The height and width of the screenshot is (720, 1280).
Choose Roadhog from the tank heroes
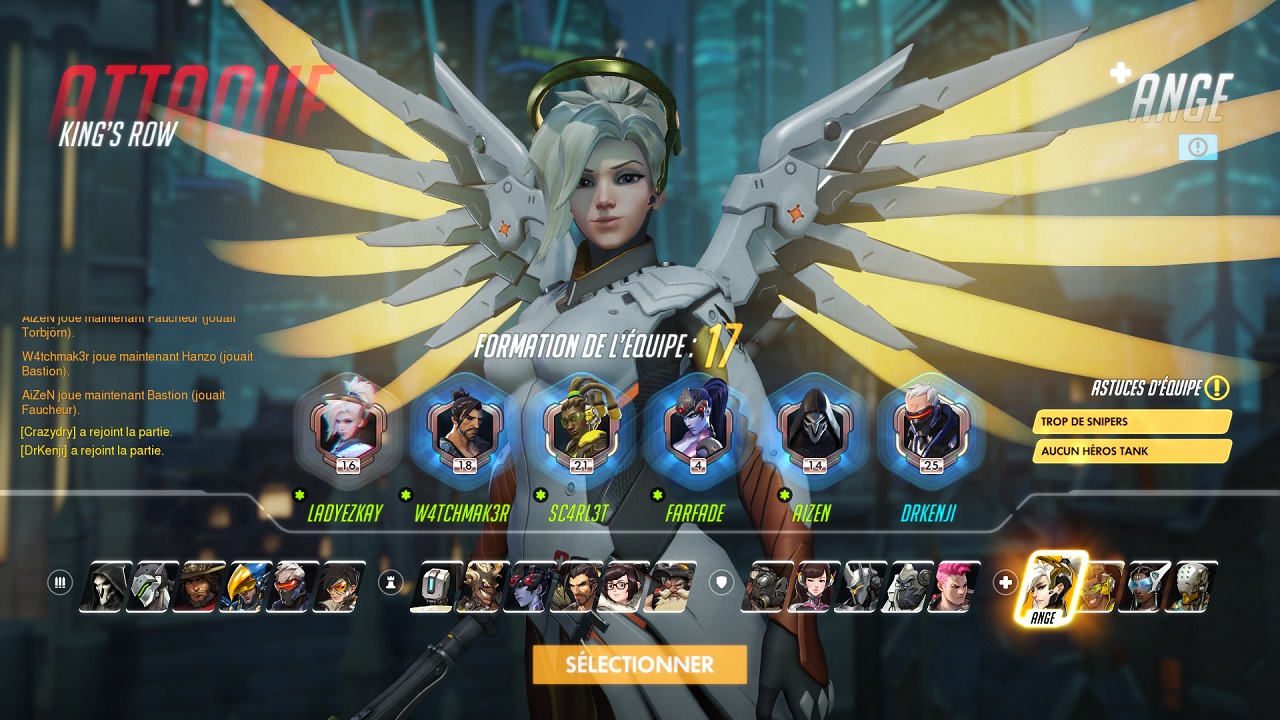coord(766,587)
